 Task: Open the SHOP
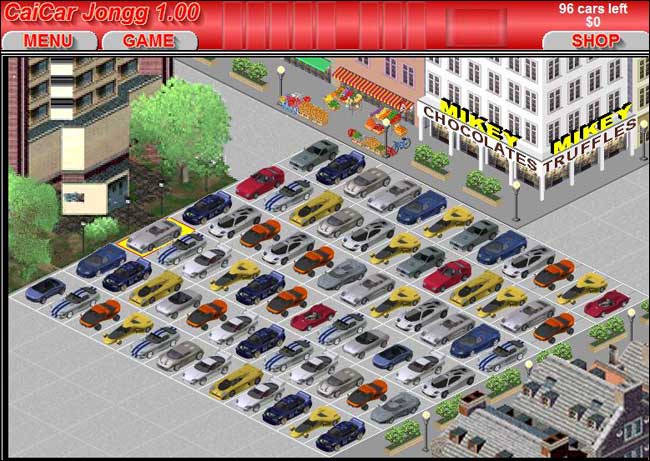596,41
